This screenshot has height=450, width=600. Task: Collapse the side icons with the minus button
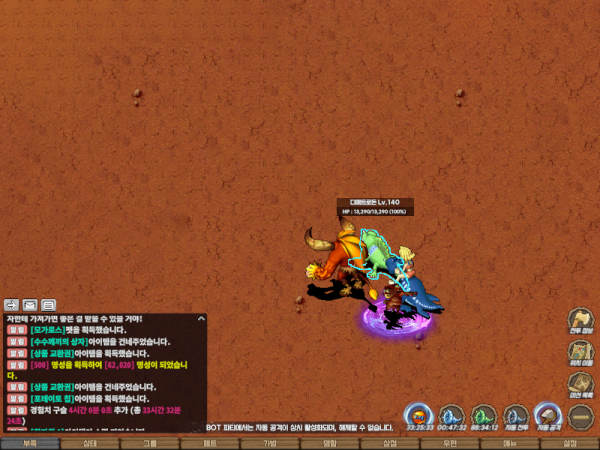[x=582, y=414]
